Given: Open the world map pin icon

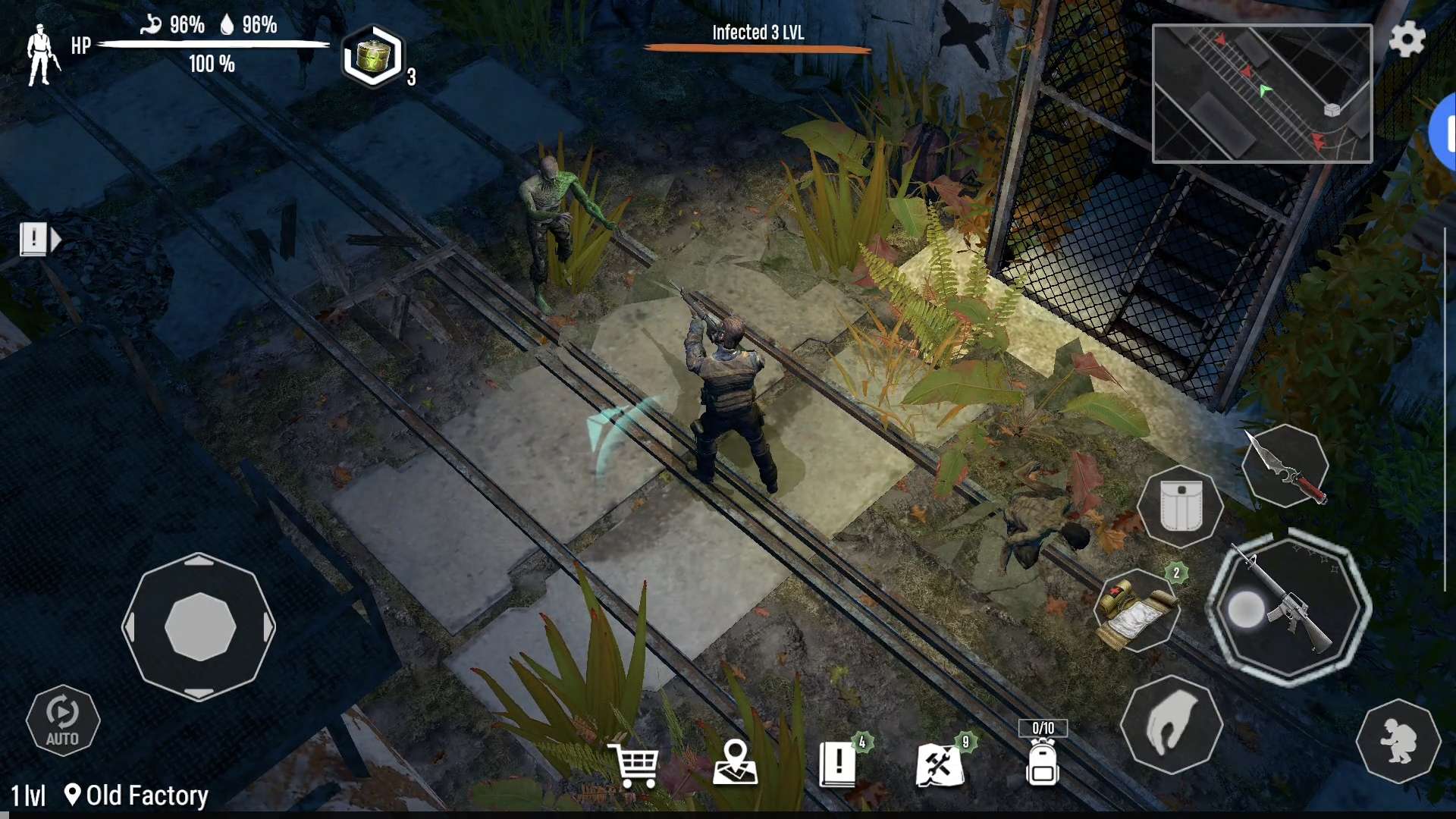Looking at the screenshot, I should [735, 763].
